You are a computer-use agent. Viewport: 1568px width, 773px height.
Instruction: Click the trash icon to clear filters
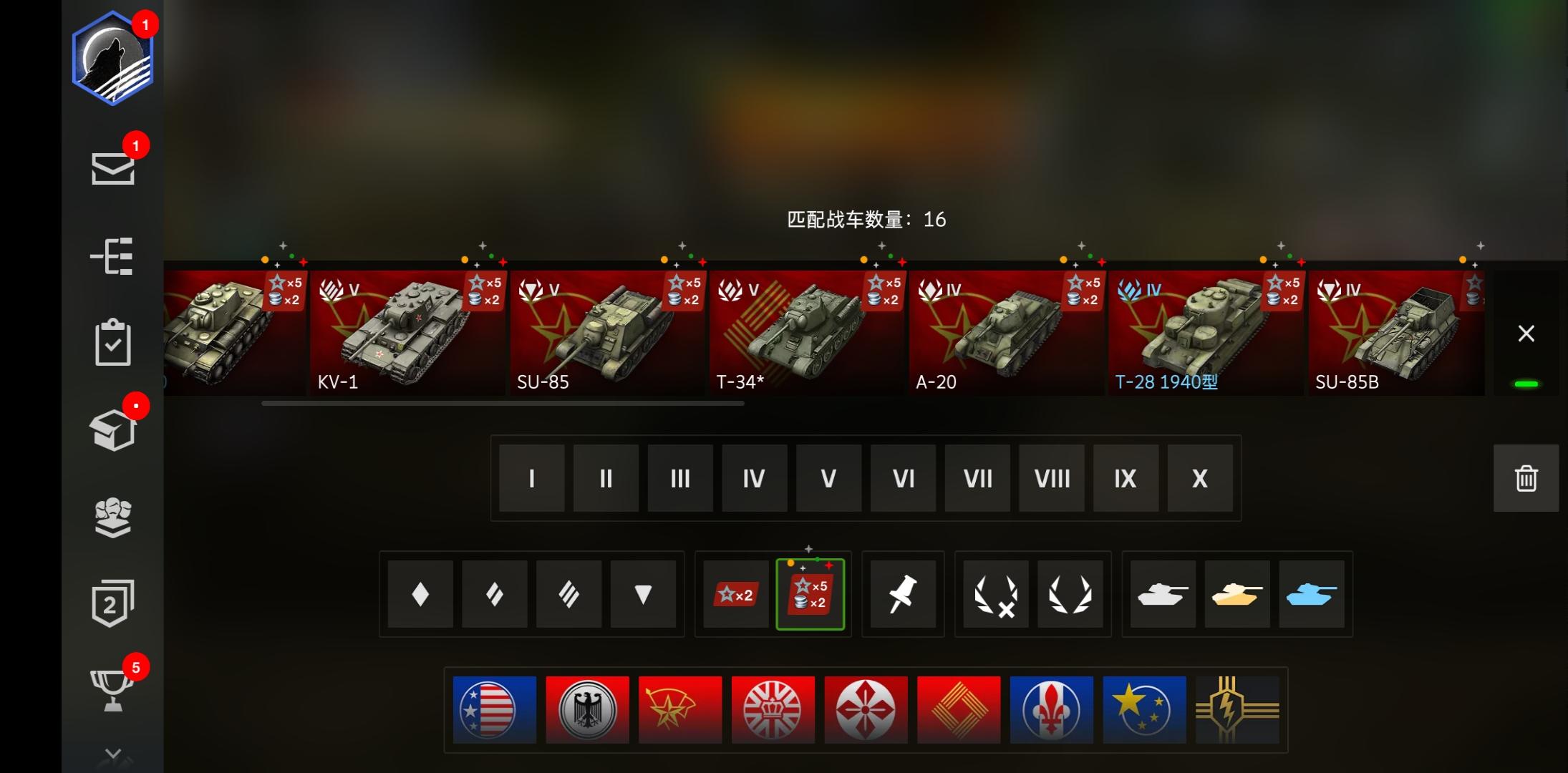point(1524,478)
